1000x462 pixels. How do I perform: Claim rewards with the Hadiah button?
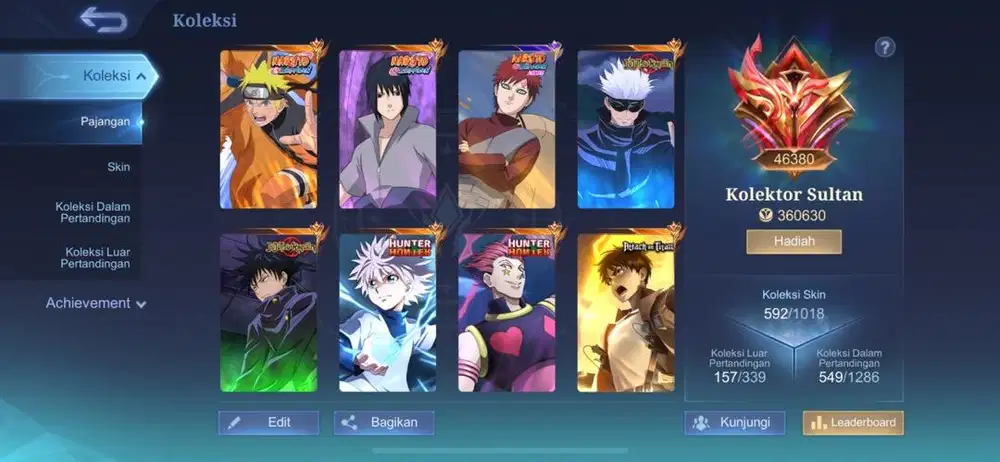click(793, 242)
